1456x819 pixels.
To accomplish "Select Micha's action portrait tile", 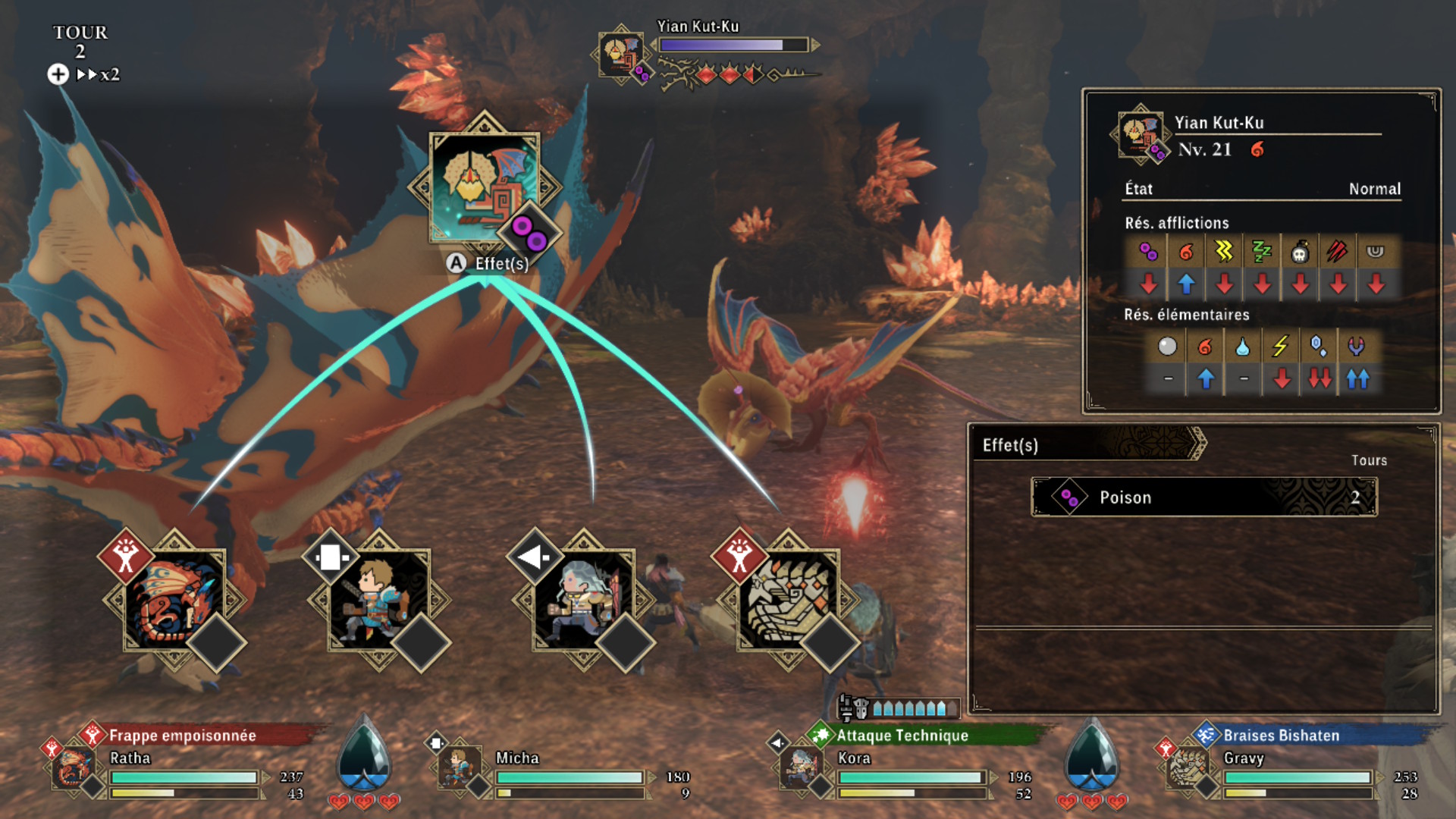I will pos(379,599).
